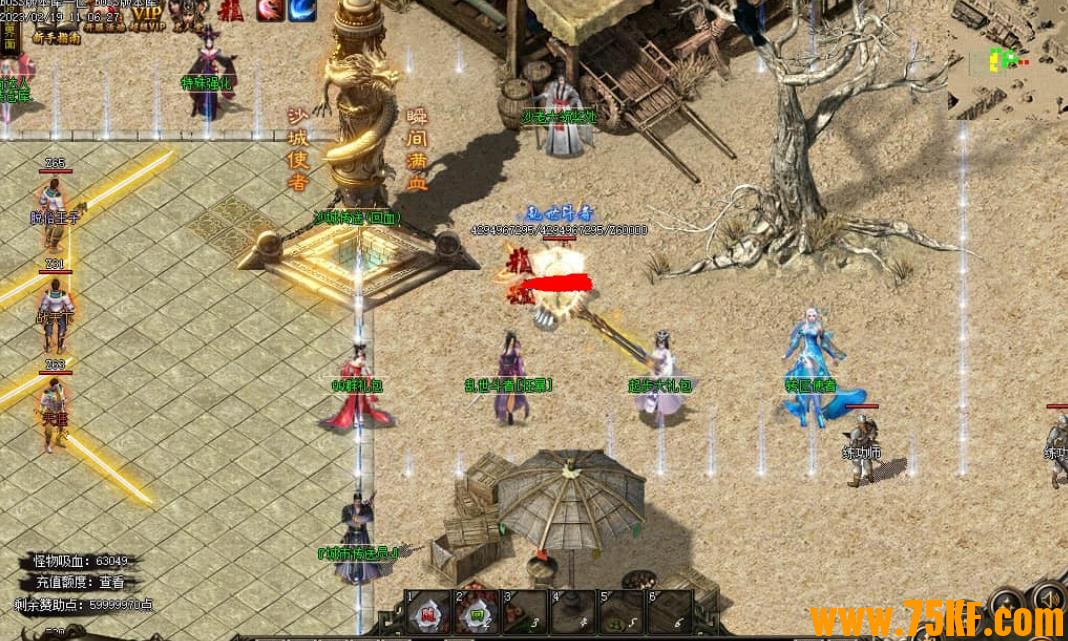The image size is (1068, 641).
Task: Open the 新手指南 beginner guide
Action: coord(57,38)
